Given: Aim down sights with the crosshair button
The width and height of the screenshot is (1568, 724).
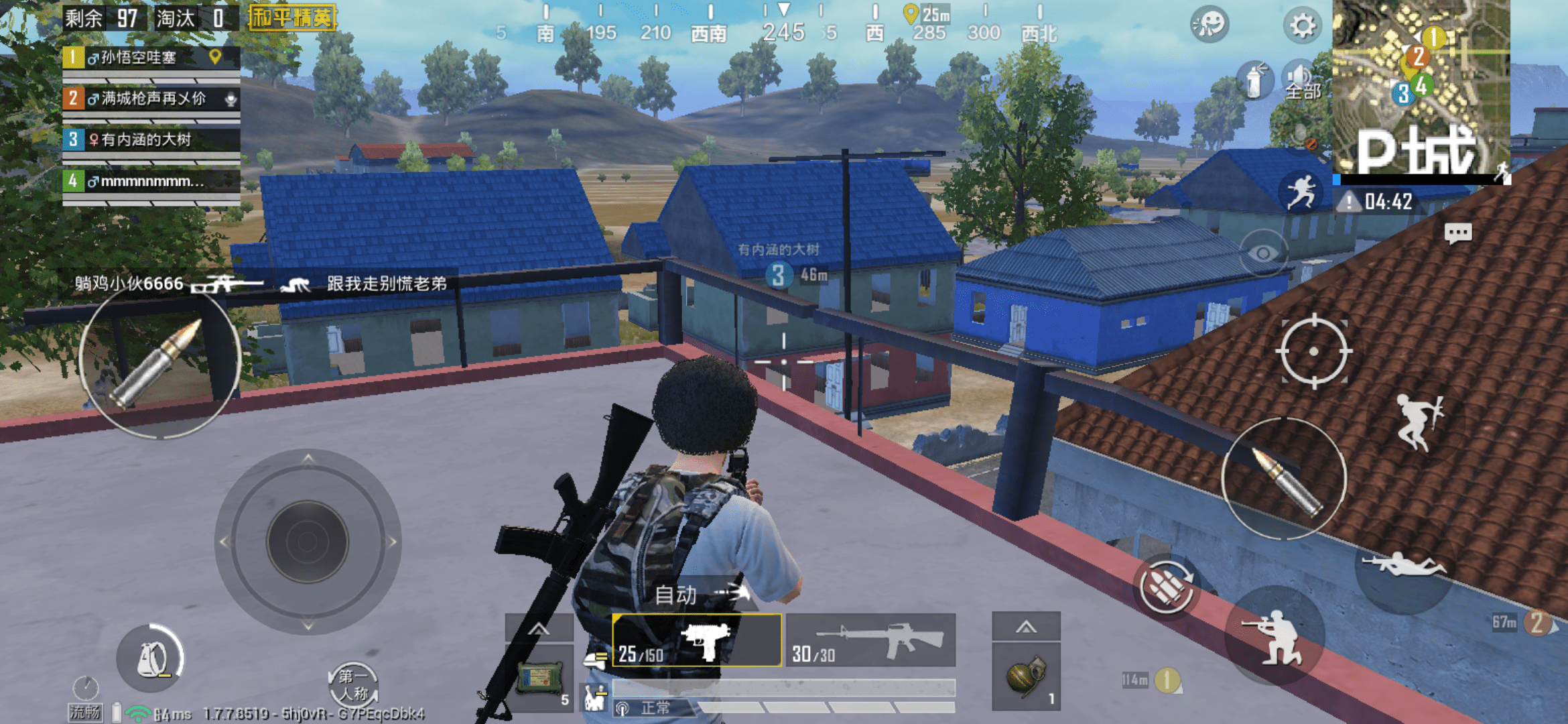Looking at the screenshot, I should pyautogui.click(x=1313, y=351).
